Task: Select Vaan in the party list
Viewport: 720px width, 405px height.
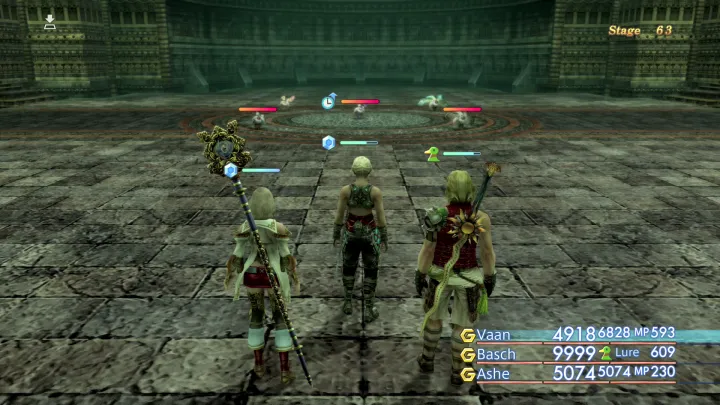Action: point(496,334)
